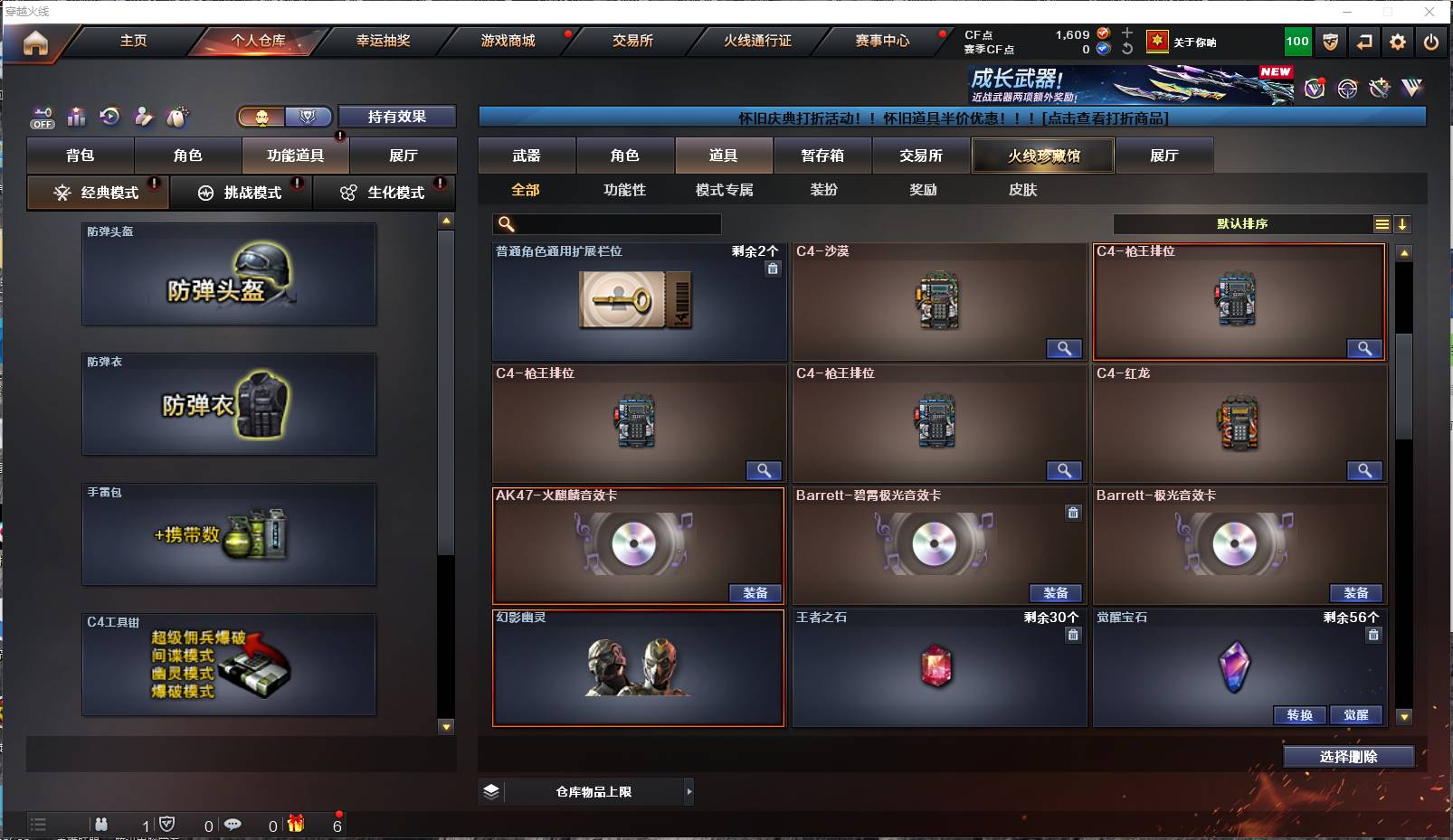Click the friends icon on the bottom status bar
This screenshot has height=840, width=1453.
pos(100,825)
